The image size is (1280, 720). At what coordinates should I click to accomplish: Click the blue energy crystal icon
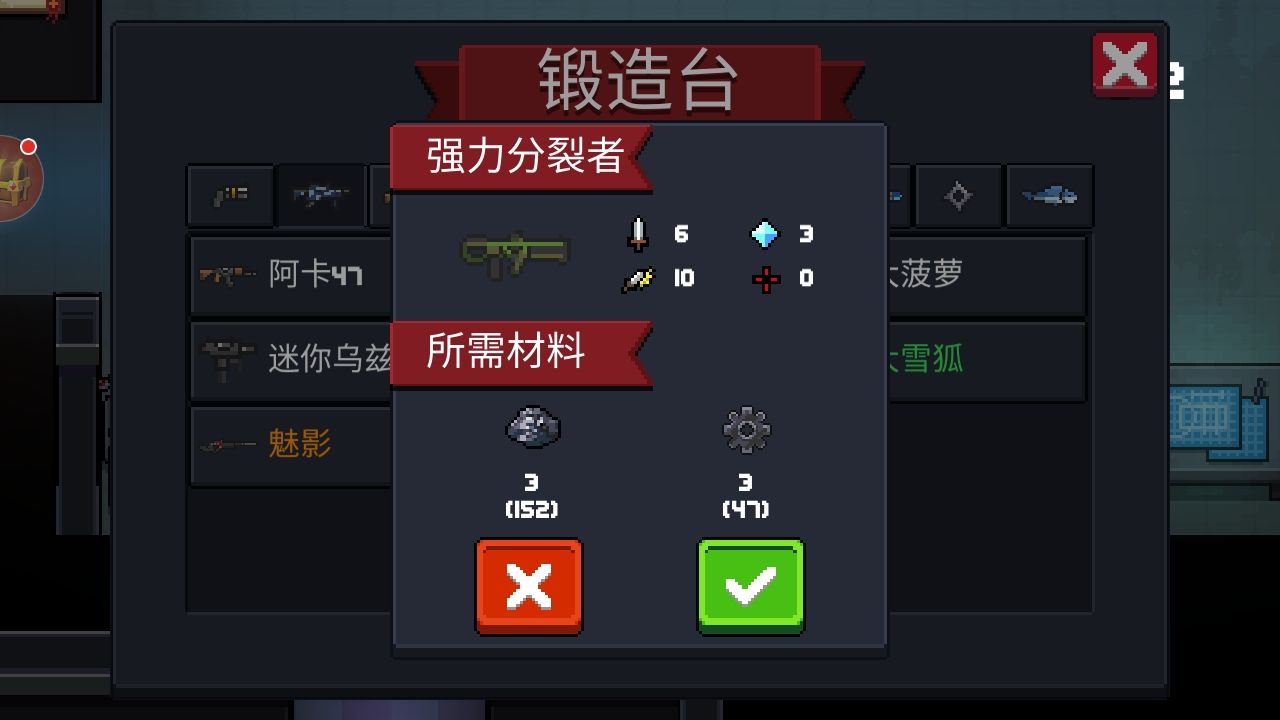(x=766, y=234)
